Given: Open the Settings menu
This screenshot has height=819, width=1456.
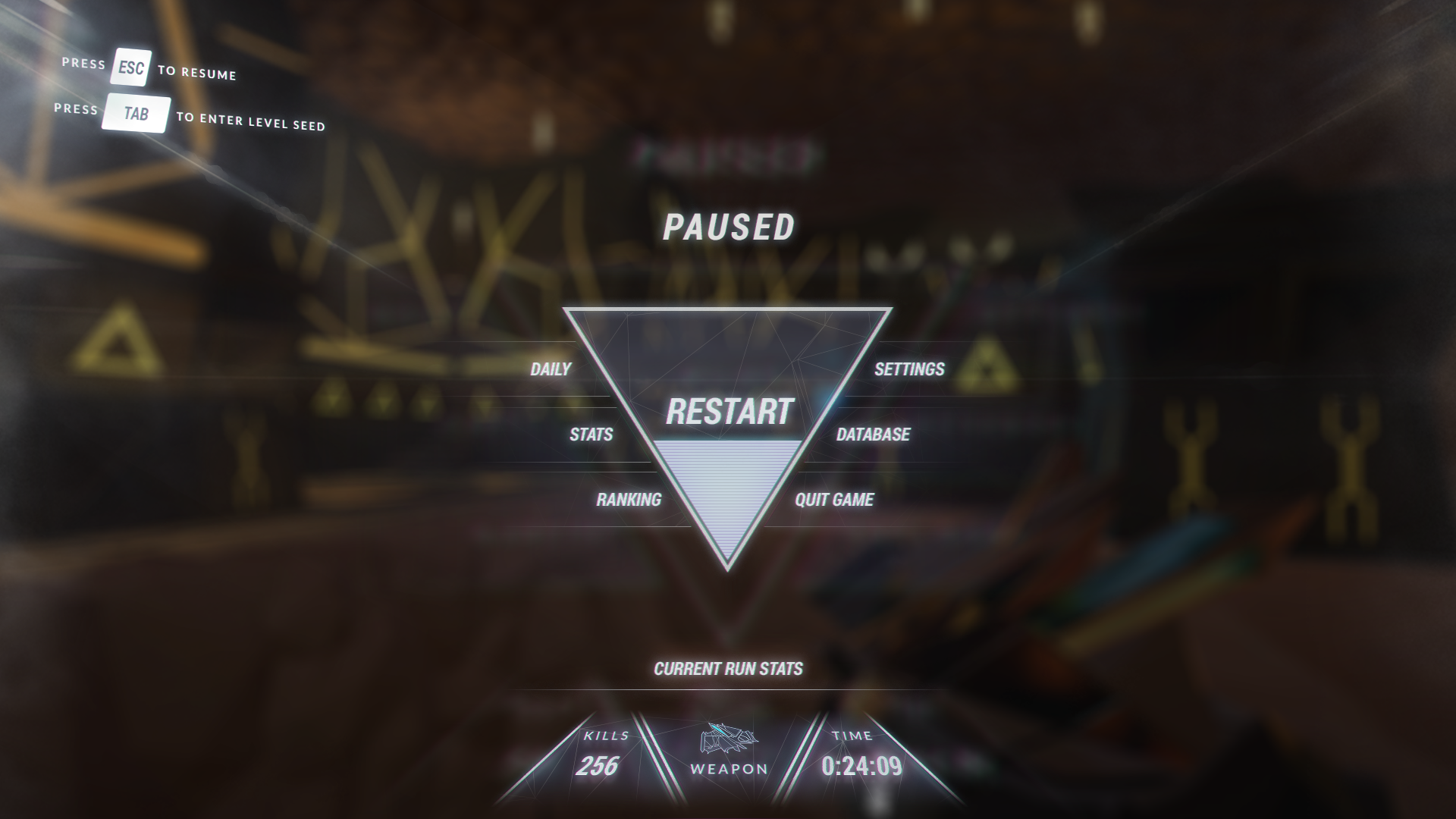Looking at the screenshot, I should [x=909, y=369].
